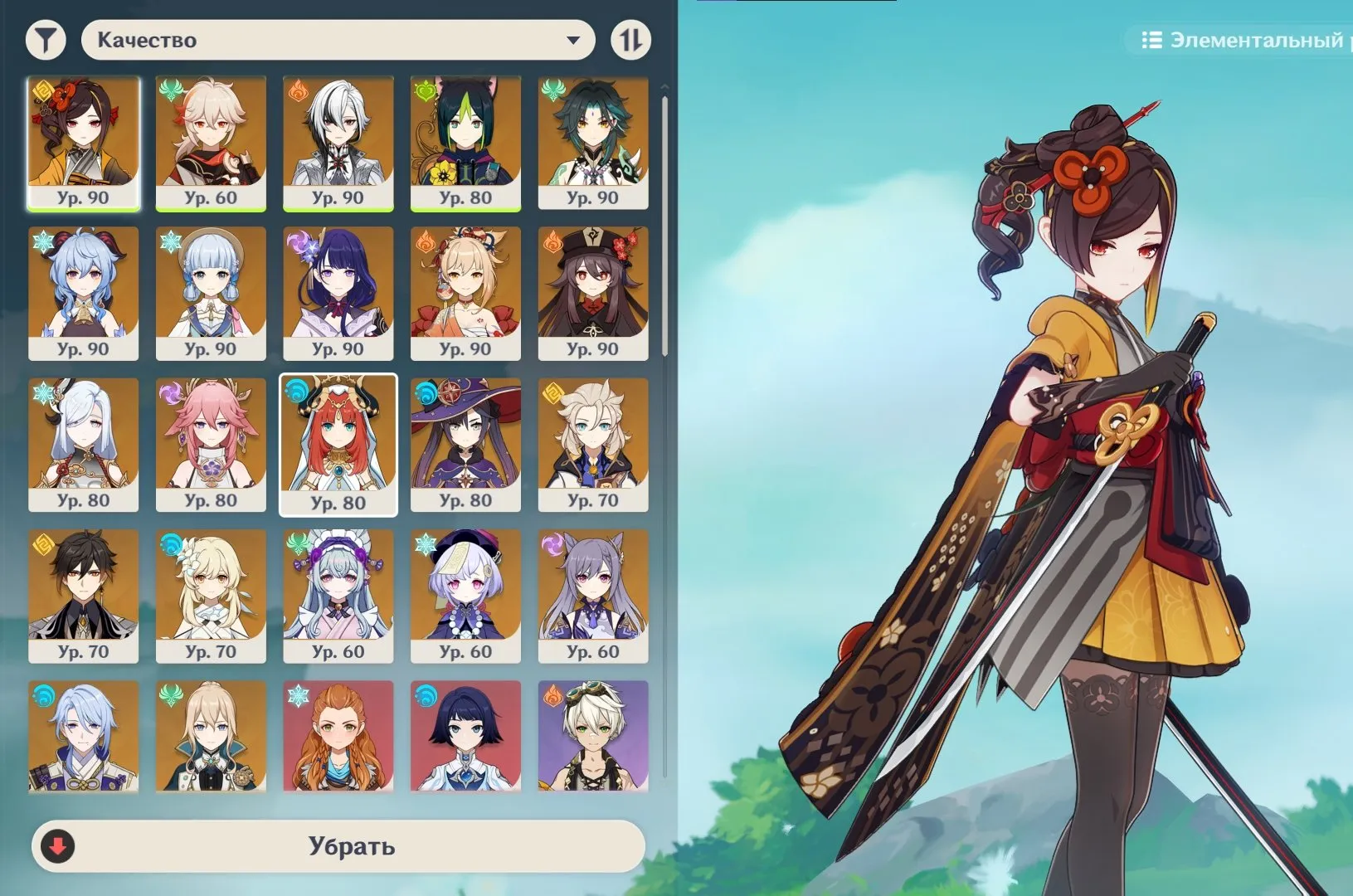Viewport: 1353px width, 896px height.
Task: Select Keqing's level 60 portrait
Action: click(593, 593)
